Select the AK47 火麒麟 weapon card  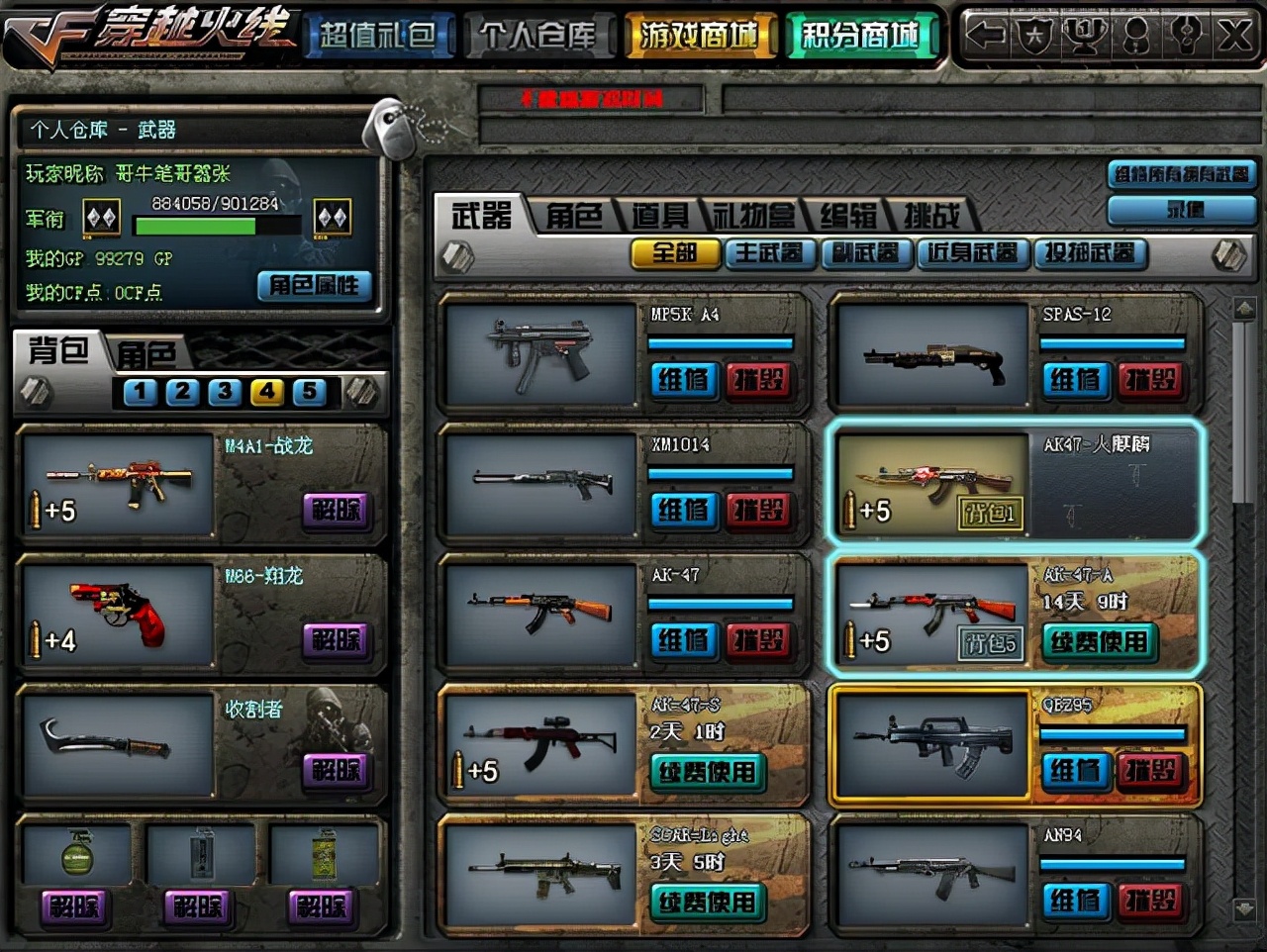pos(1017,482)
